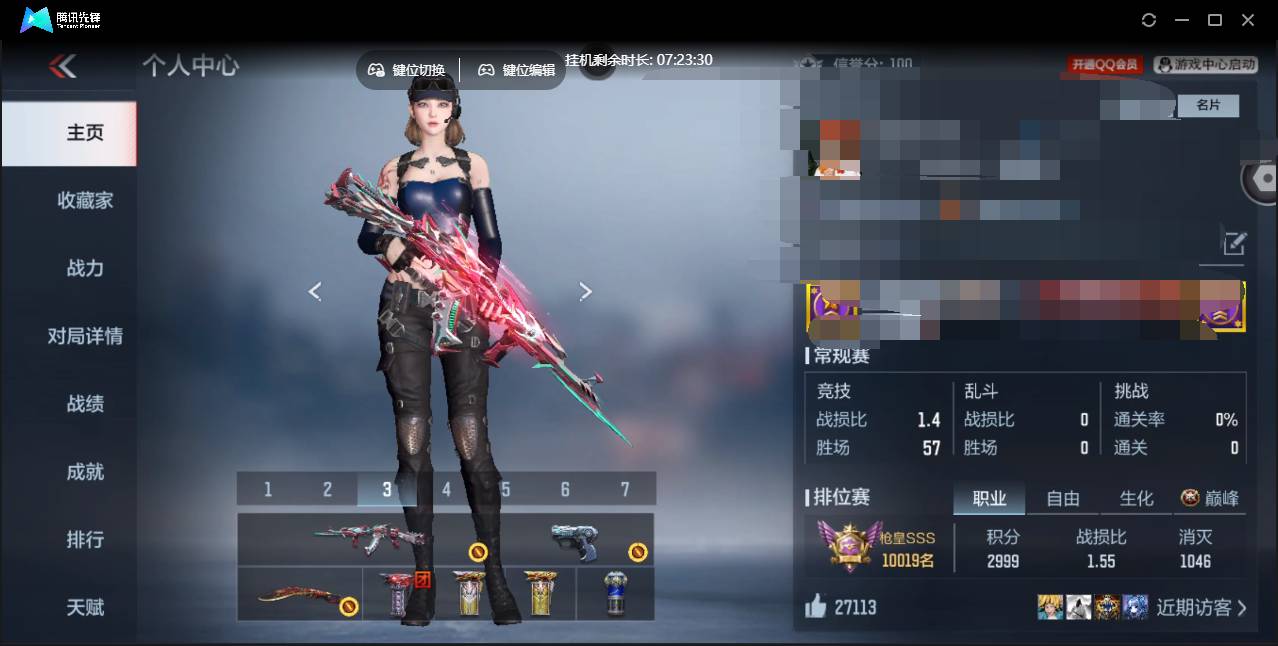The image size is (1278, 646).
Task: Open the 对局详情 page
Action: 85,336
